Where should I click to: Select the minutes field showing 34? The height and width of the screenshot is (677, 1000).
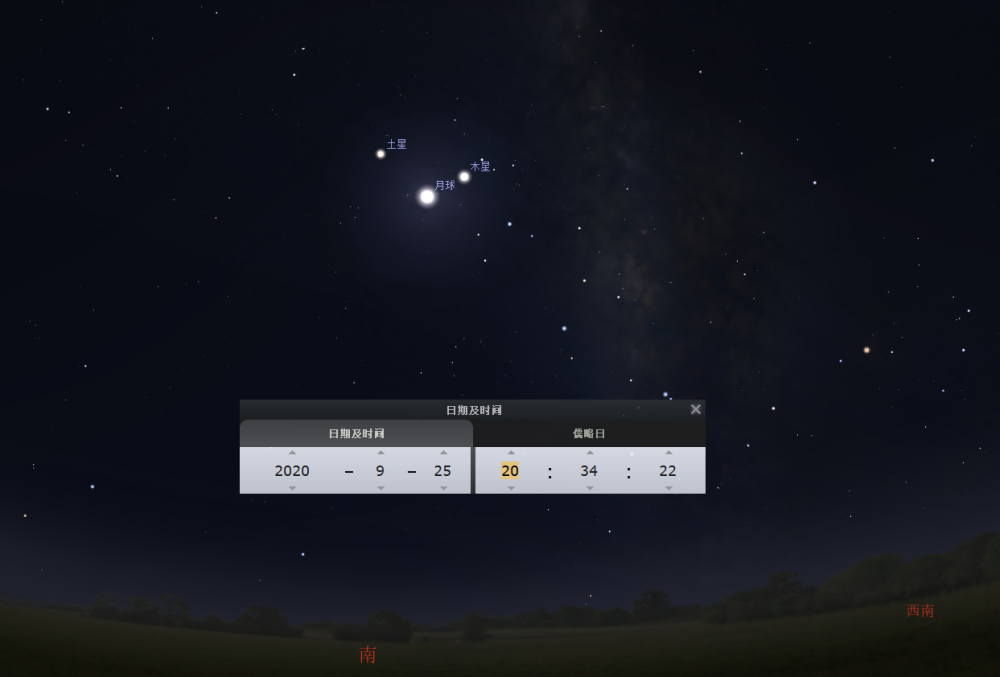pyautogui.click(x=589, y=471)
